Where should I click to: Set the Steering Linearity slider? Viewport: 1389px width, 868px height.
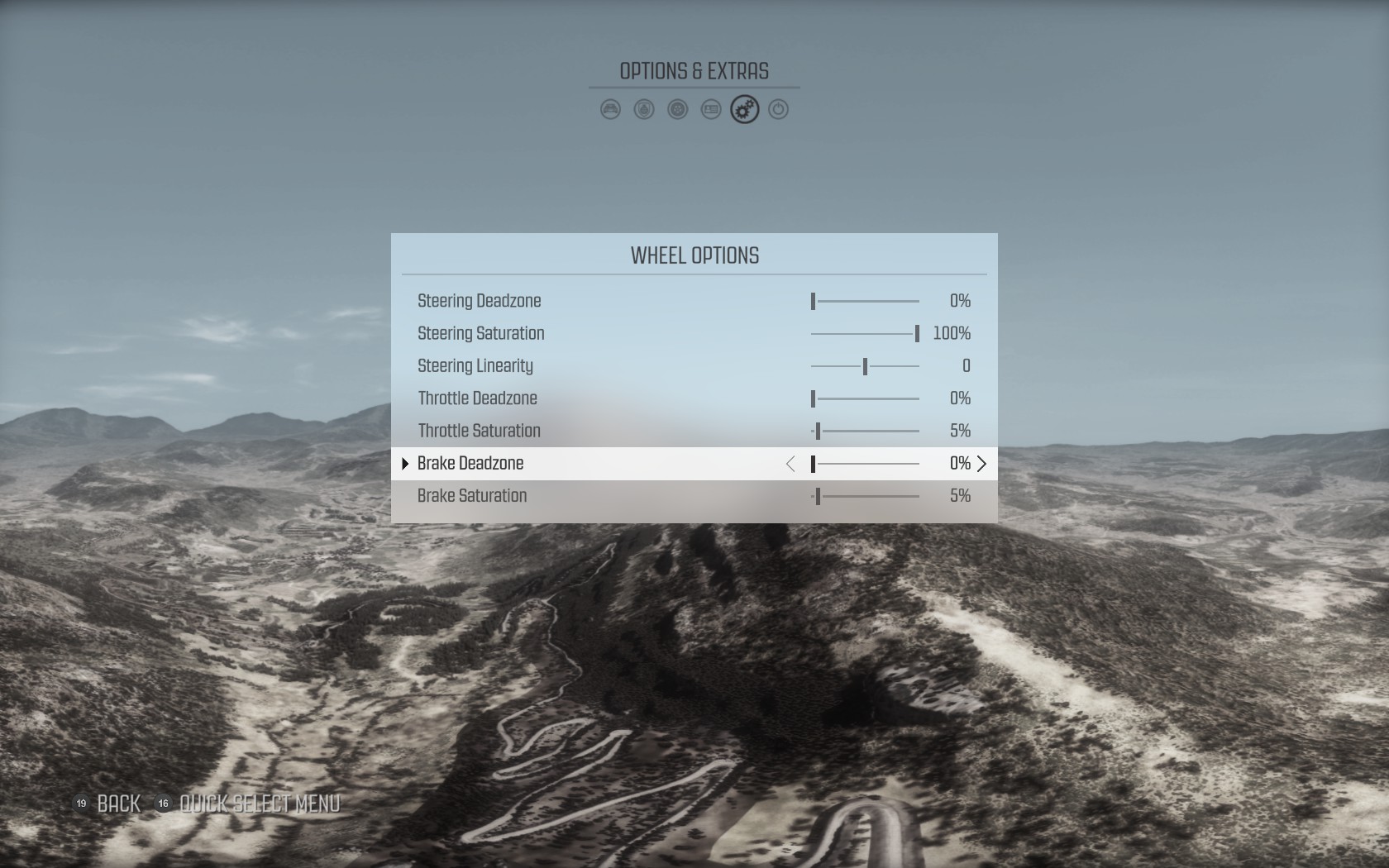[x=865, y=366]
